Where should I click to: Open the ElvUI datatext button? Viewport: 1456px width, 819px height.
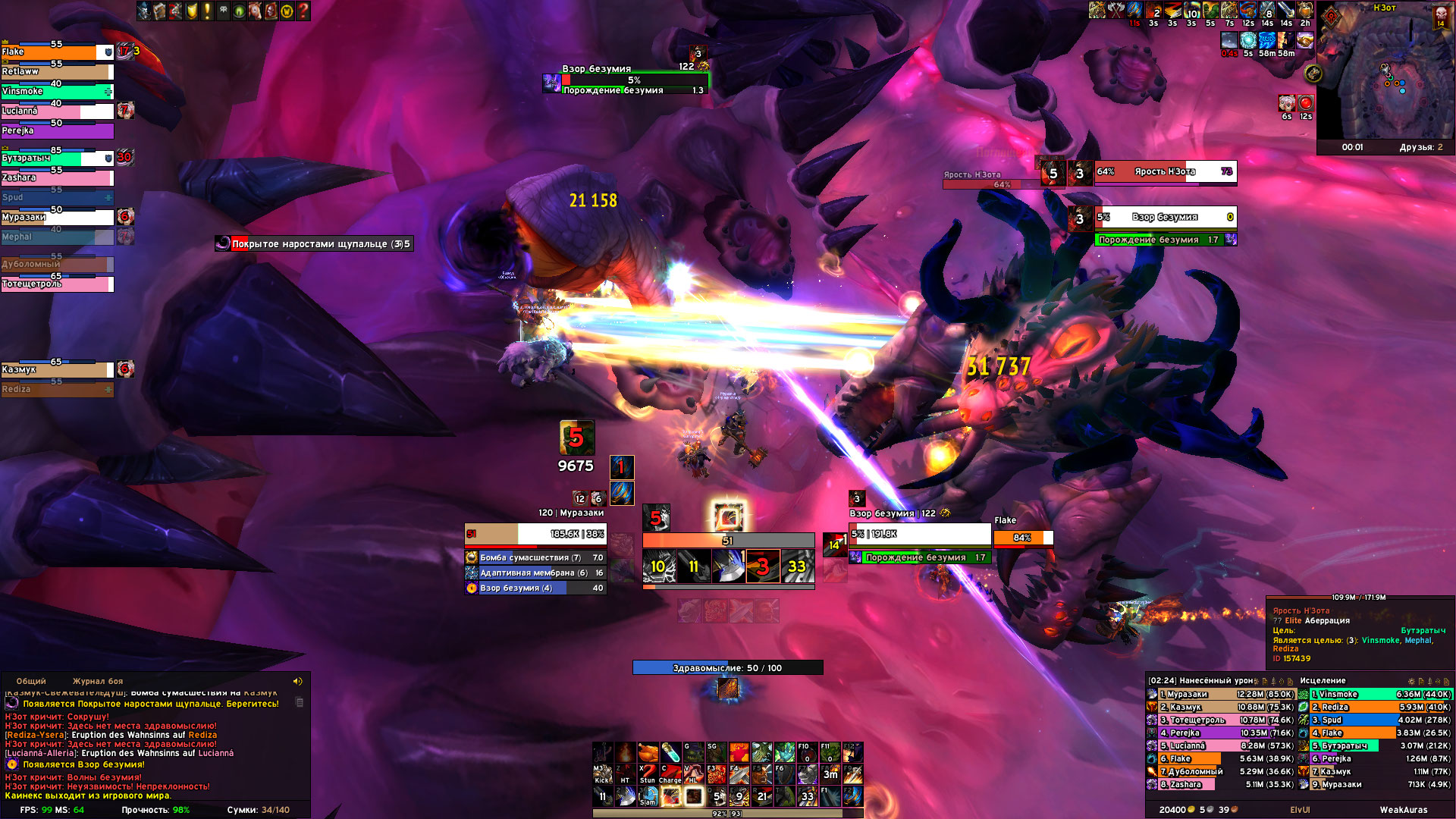click(x=1300, y=810)
